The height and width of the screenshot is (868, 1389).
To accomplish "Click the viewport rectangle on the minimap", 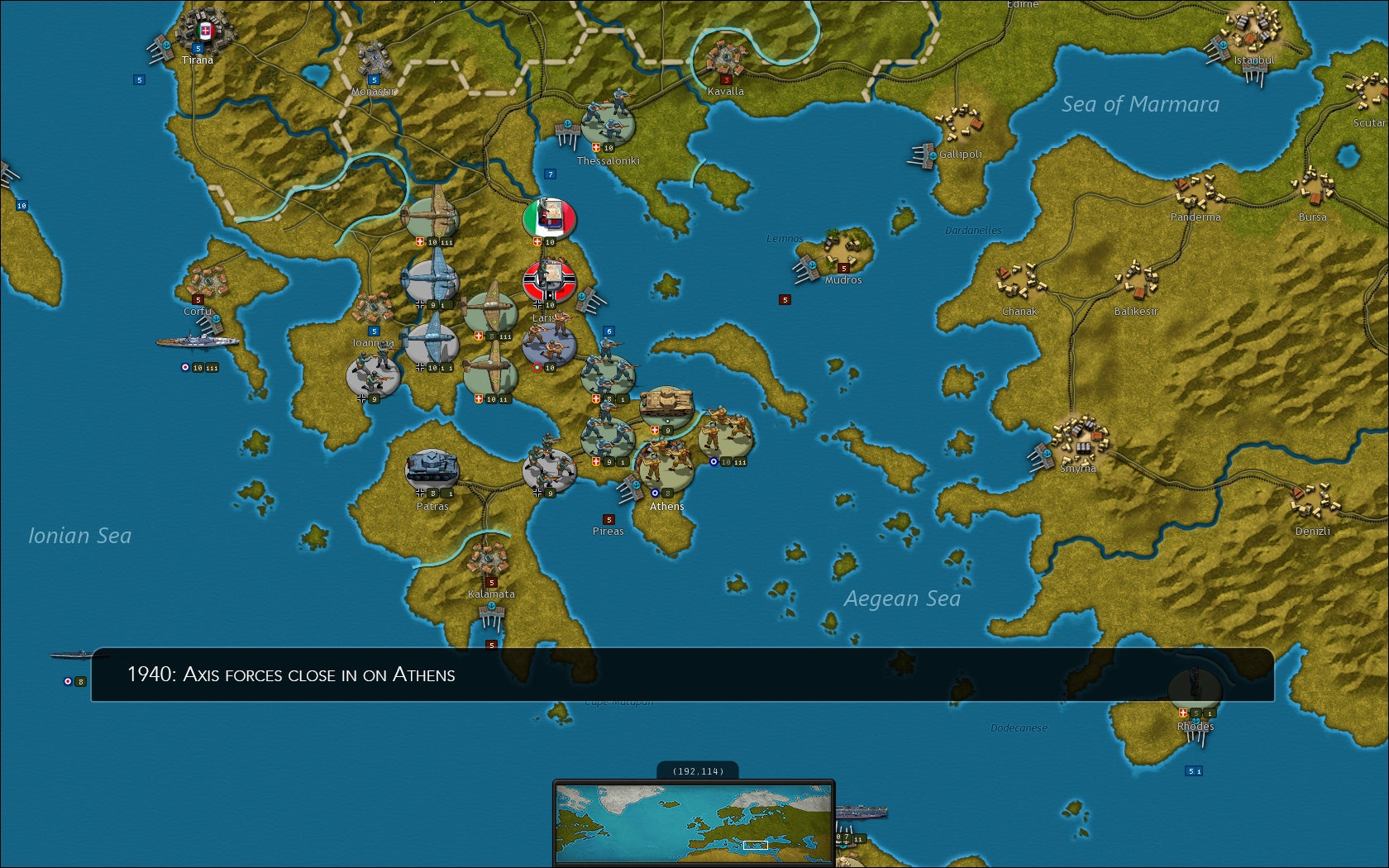I will click(x=753, y=846).
